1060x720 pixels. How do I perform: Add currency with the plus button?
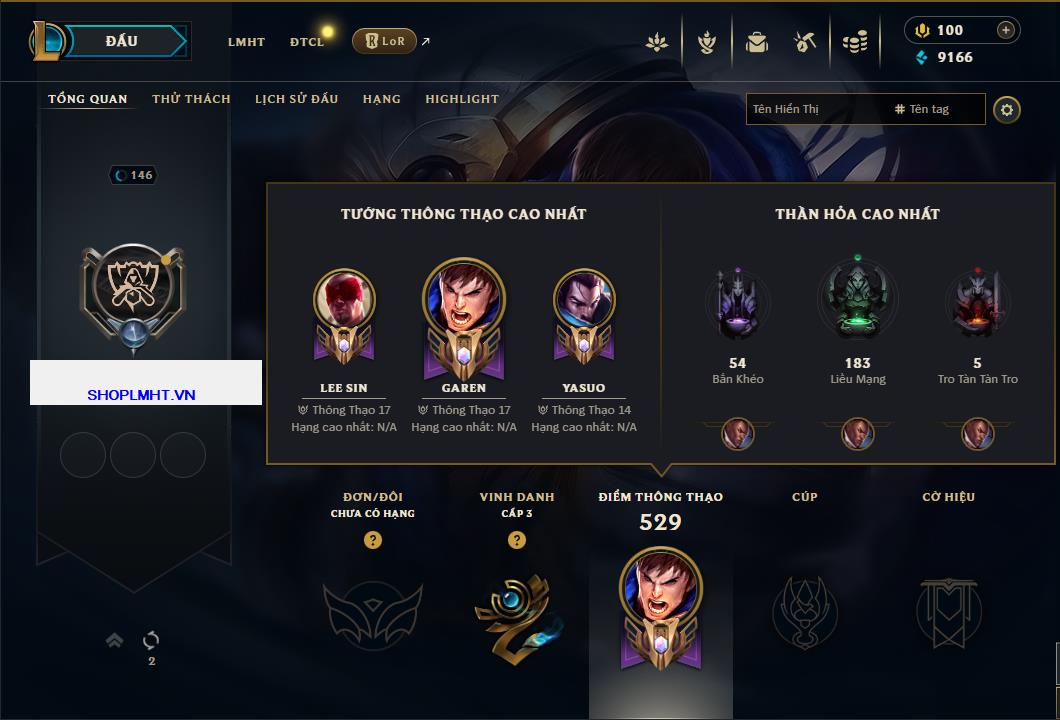click(1006, 30)
